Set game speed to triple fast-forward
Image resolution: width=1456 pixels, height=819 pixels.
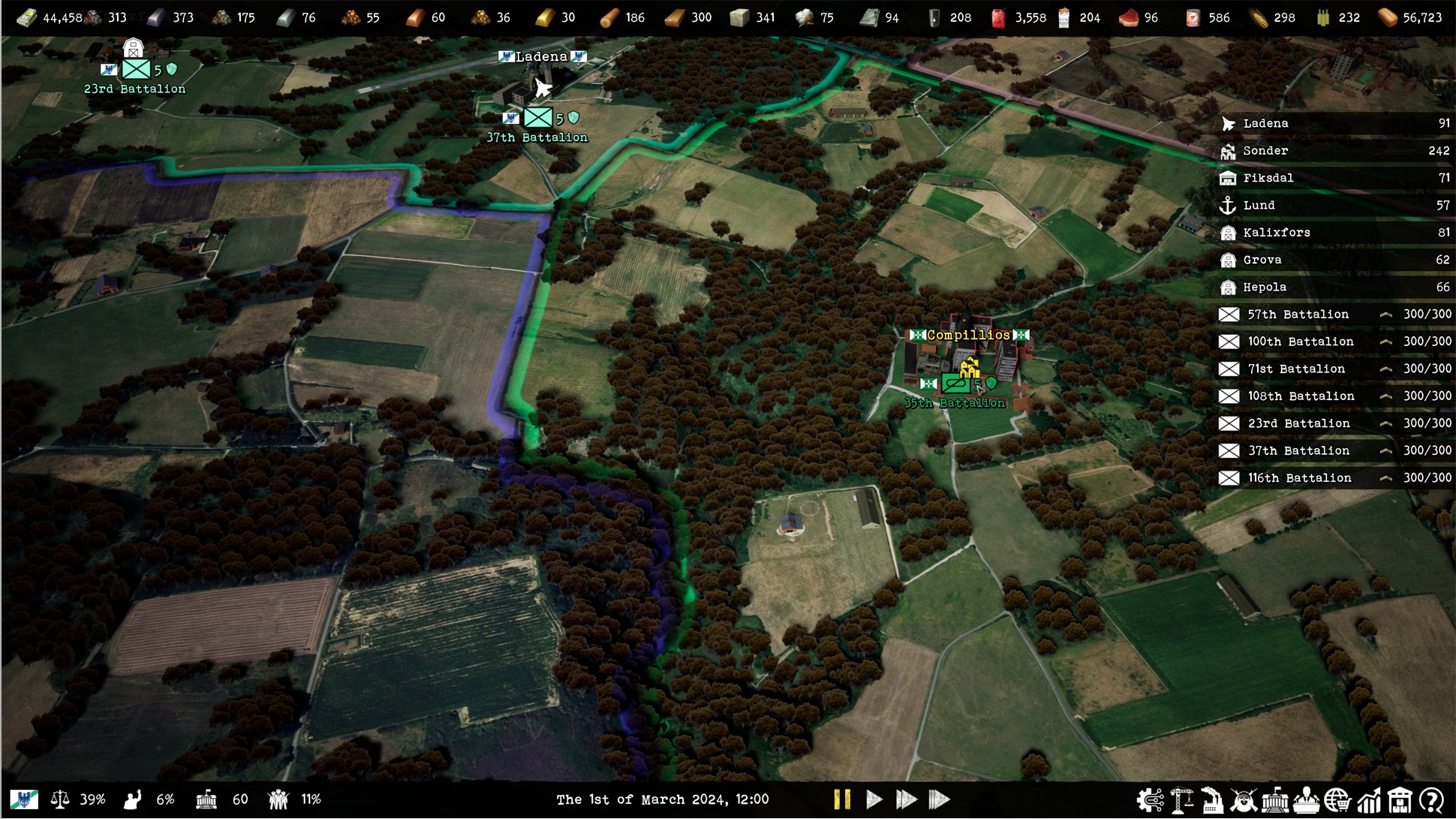pos(940,799)
